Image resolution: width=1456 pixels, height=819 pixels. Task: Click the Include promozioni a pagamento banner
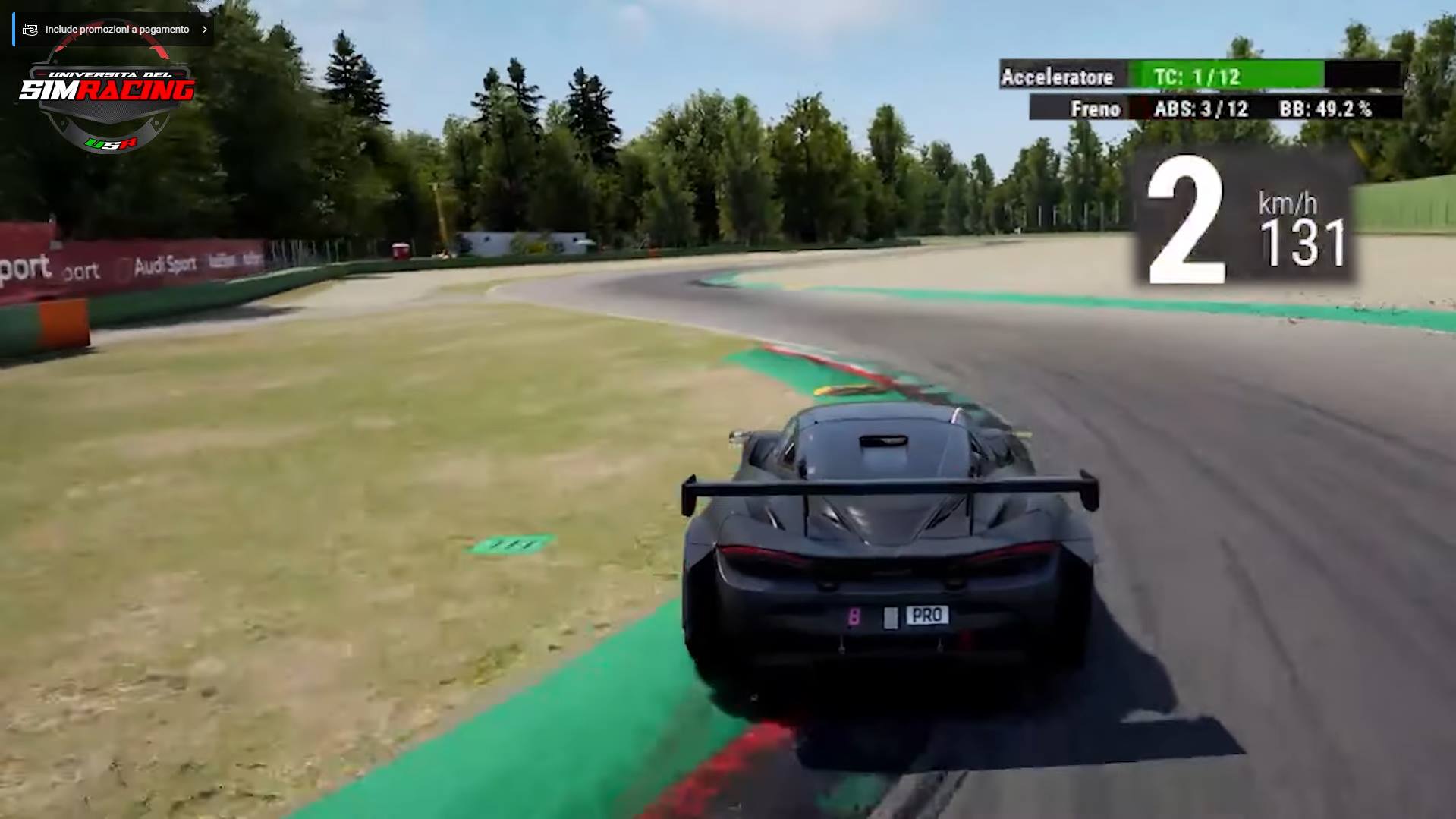click(118, 29)
